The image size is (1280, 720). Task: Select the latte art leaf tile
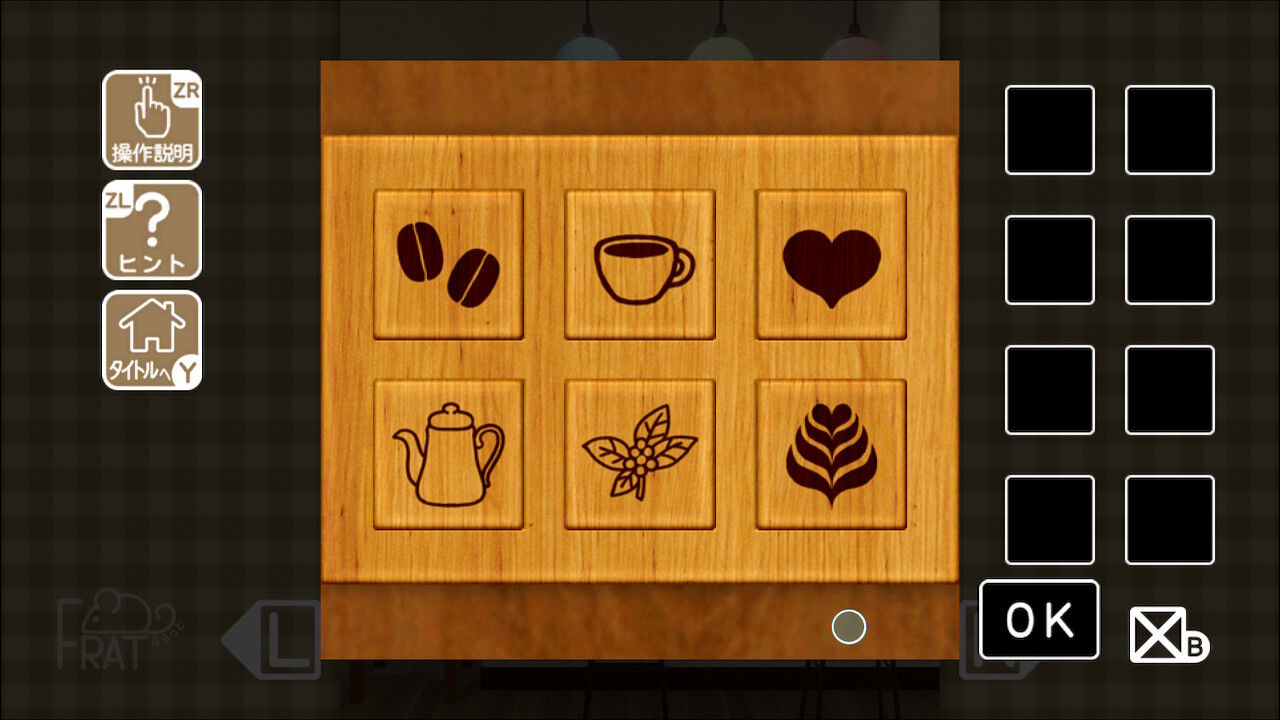point(830,452)
